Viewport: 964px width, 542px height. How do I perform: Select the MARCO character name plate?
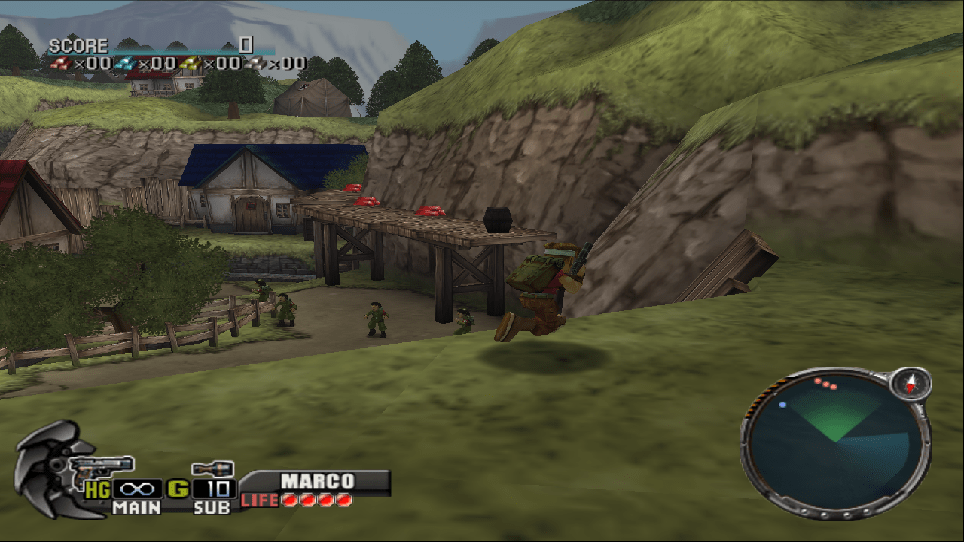click(316, 481)
